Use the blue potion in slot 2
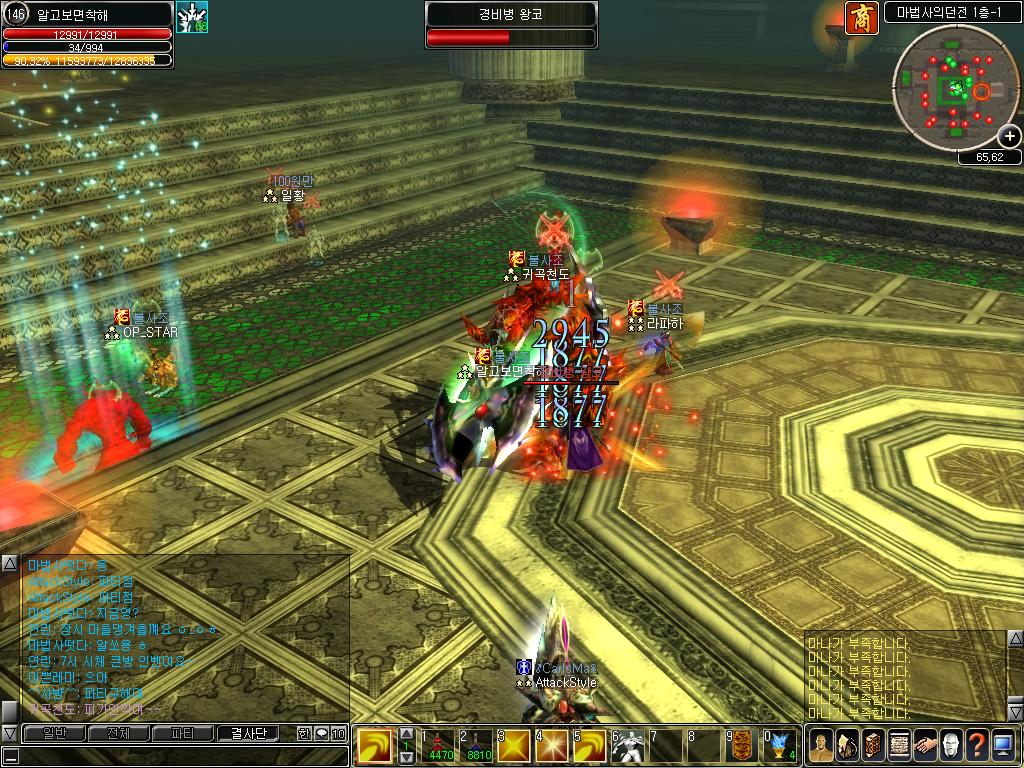The height and width of the screenshot is (768, 1024). pos(478,746)
